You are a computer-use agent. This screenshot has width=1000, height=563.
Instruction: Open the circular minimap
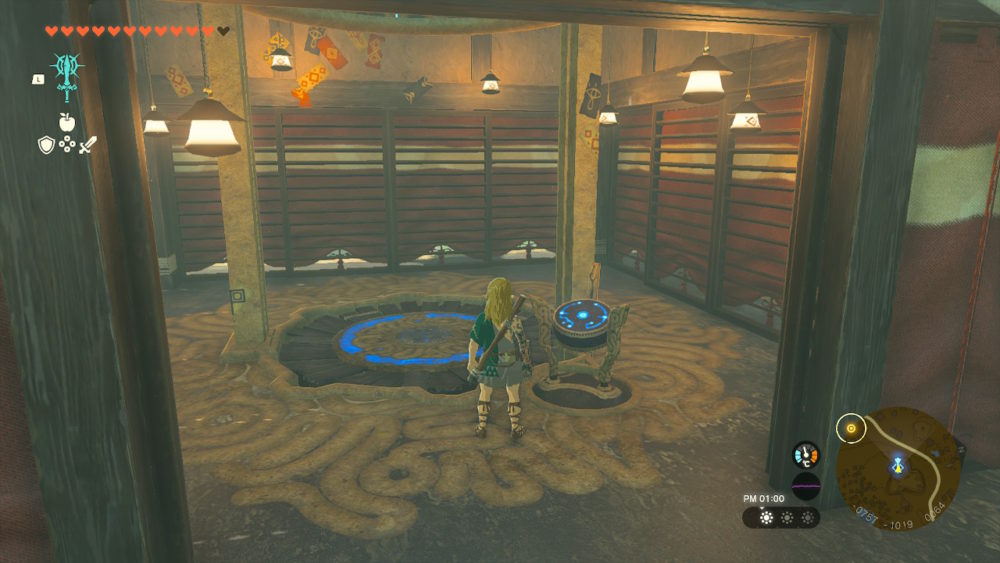898,468
